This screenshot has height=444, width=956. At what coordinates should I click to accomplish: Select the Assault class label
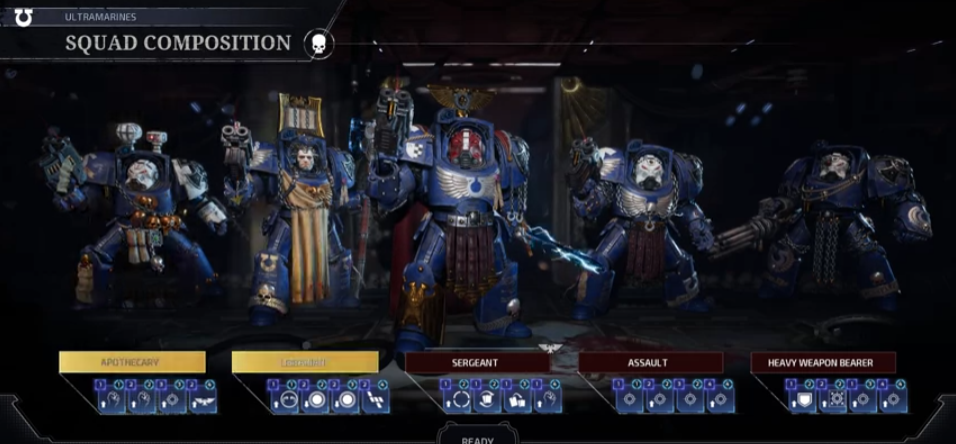click(x=650, y=362)
